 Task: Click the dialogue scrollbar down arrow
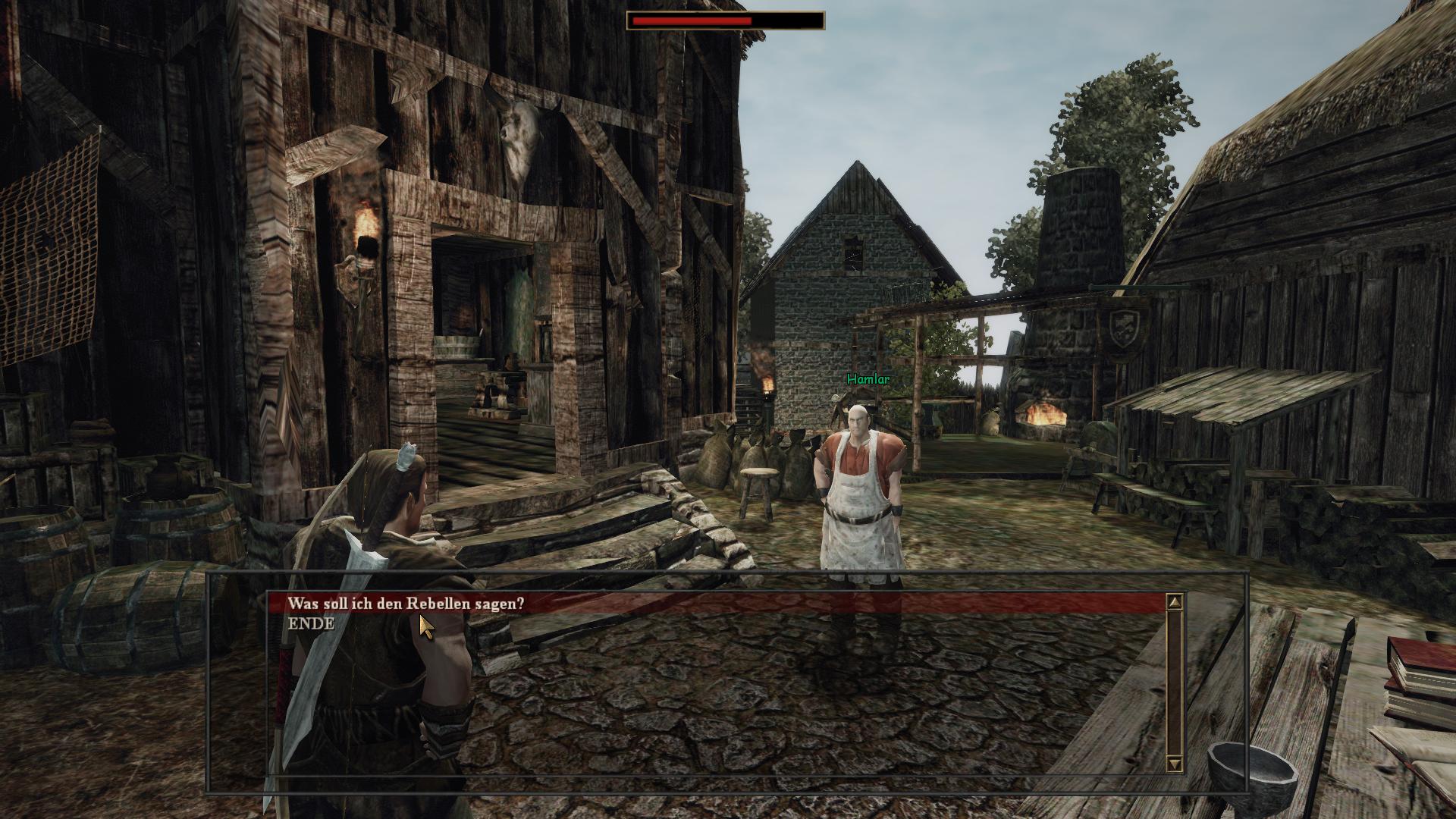click(x=1175, y=764)
